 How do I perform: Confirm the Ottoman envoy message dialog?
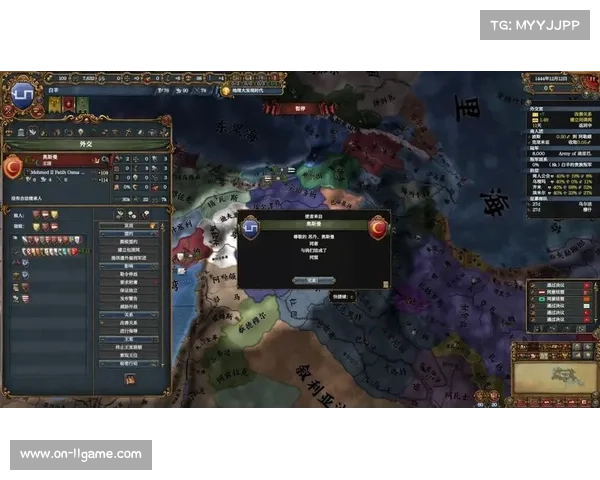pyautogui.click(x=311, y=281)
